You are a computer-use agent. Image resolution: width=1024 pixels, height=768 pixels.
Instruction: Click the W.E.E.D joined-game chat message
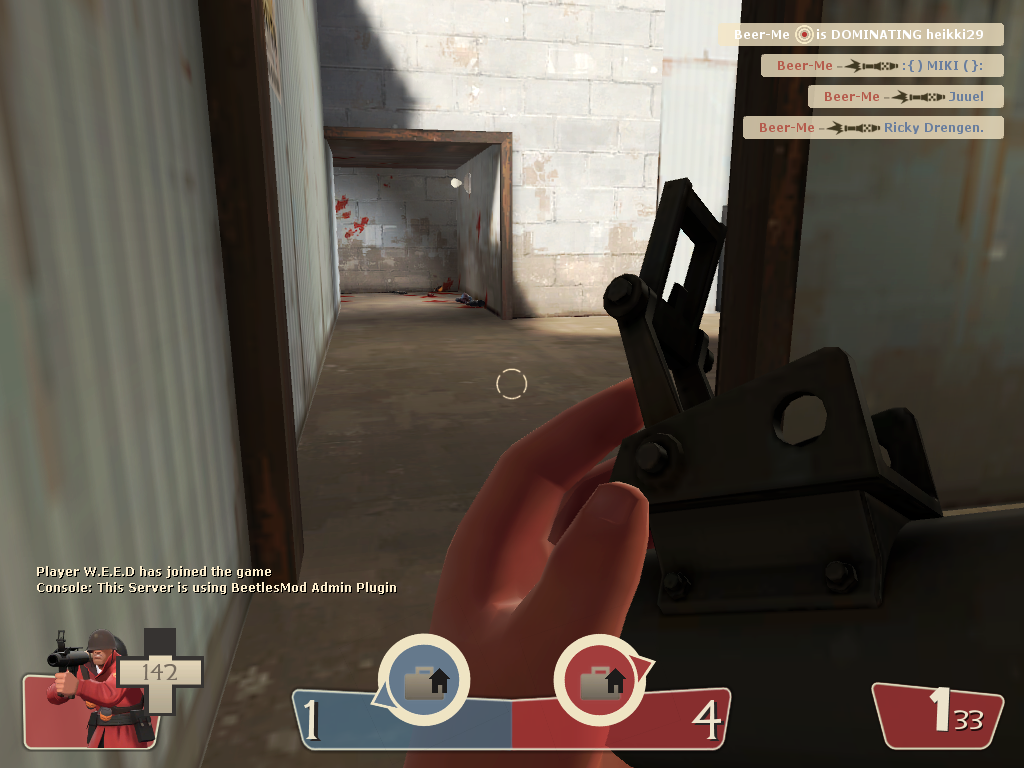tap(154, 572)
